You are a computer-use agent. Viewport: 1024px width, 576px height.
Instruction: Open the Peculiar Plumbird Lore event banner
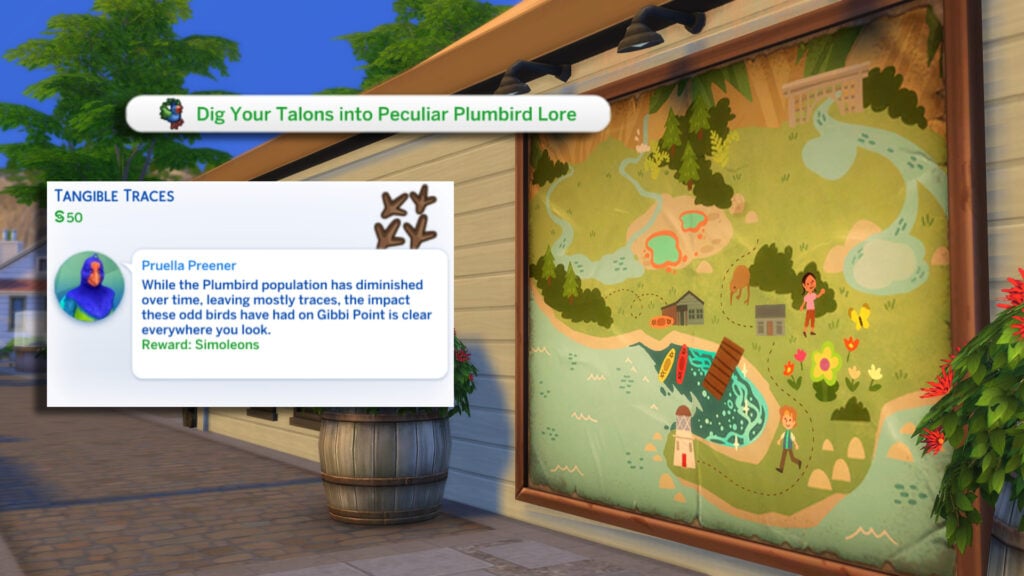(x=367, y=115)
